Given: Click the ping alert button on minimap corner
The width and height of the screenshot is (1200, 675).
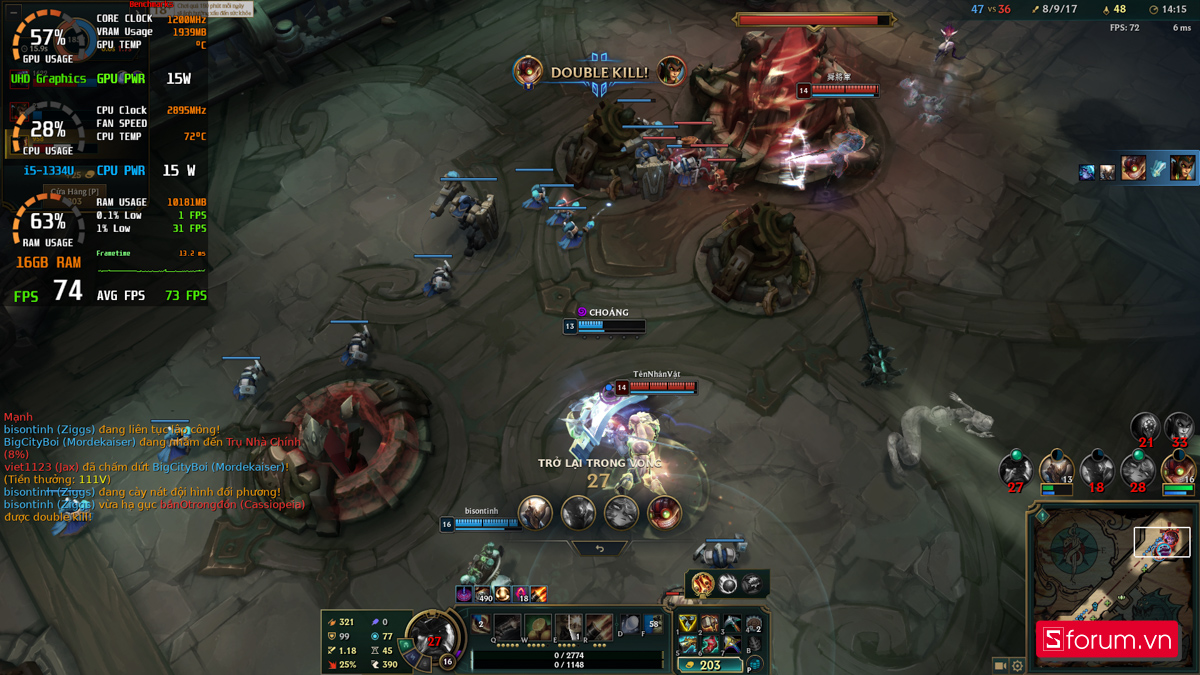Looking at the screenshot, I should pos(1042,517).
